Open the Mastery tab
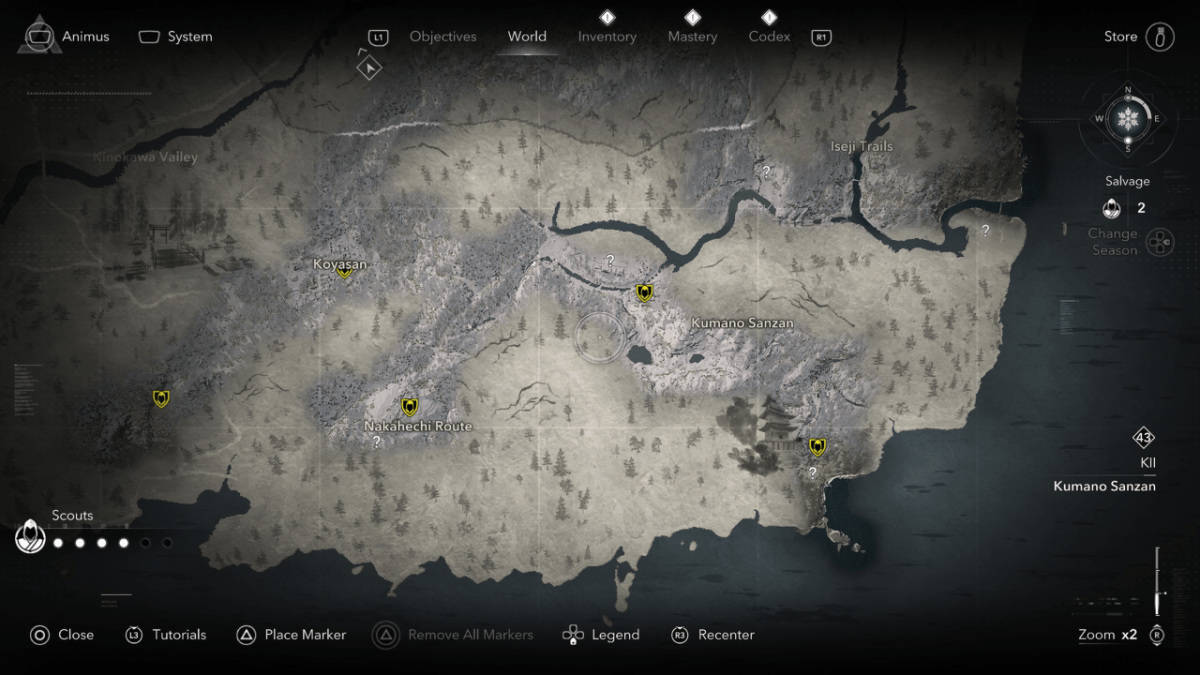The image size is (1200, 675). coord(692,37)
